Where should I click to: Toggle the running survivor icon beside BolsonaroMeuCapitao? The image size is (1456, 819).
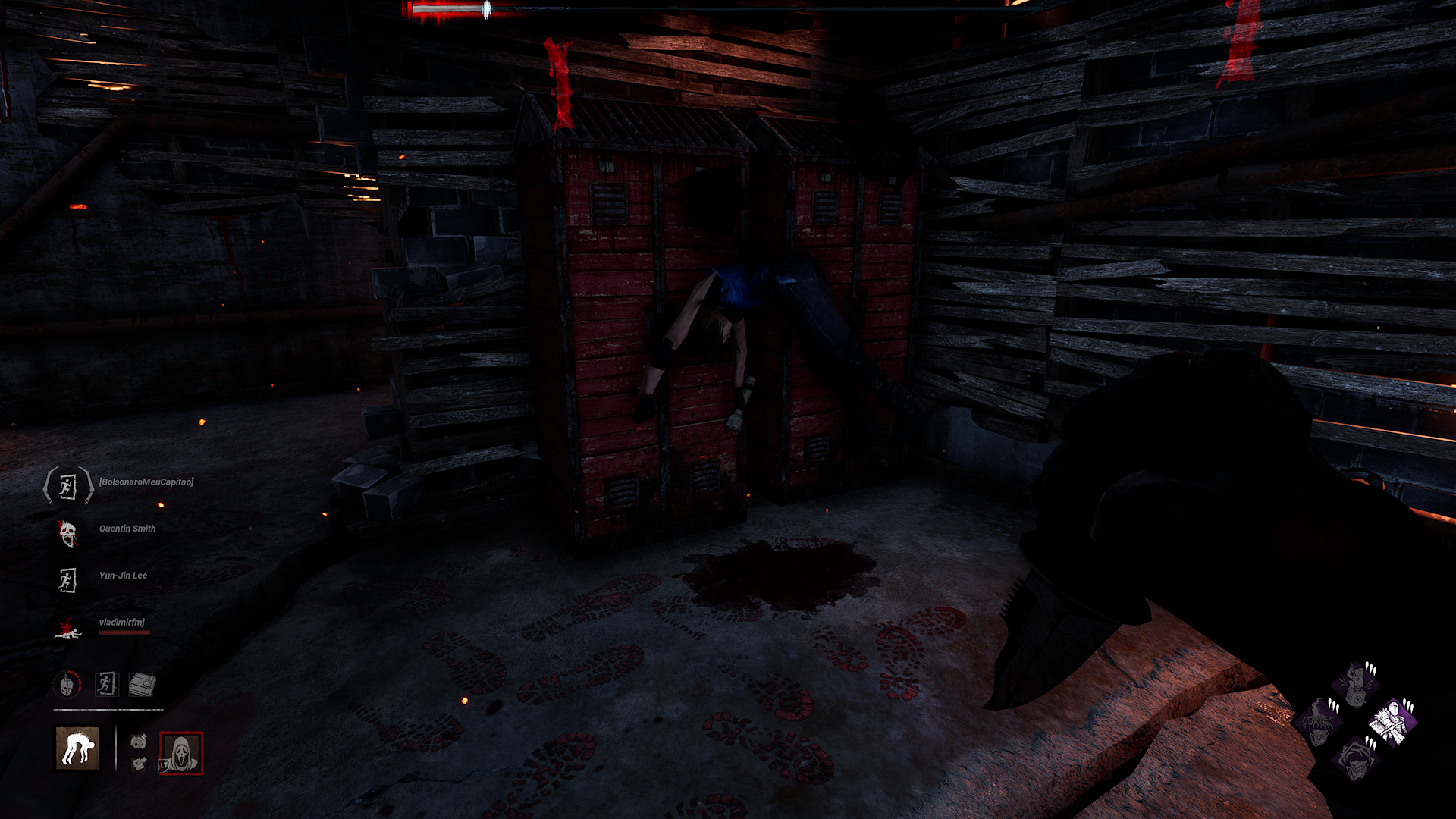coord(67,485)
